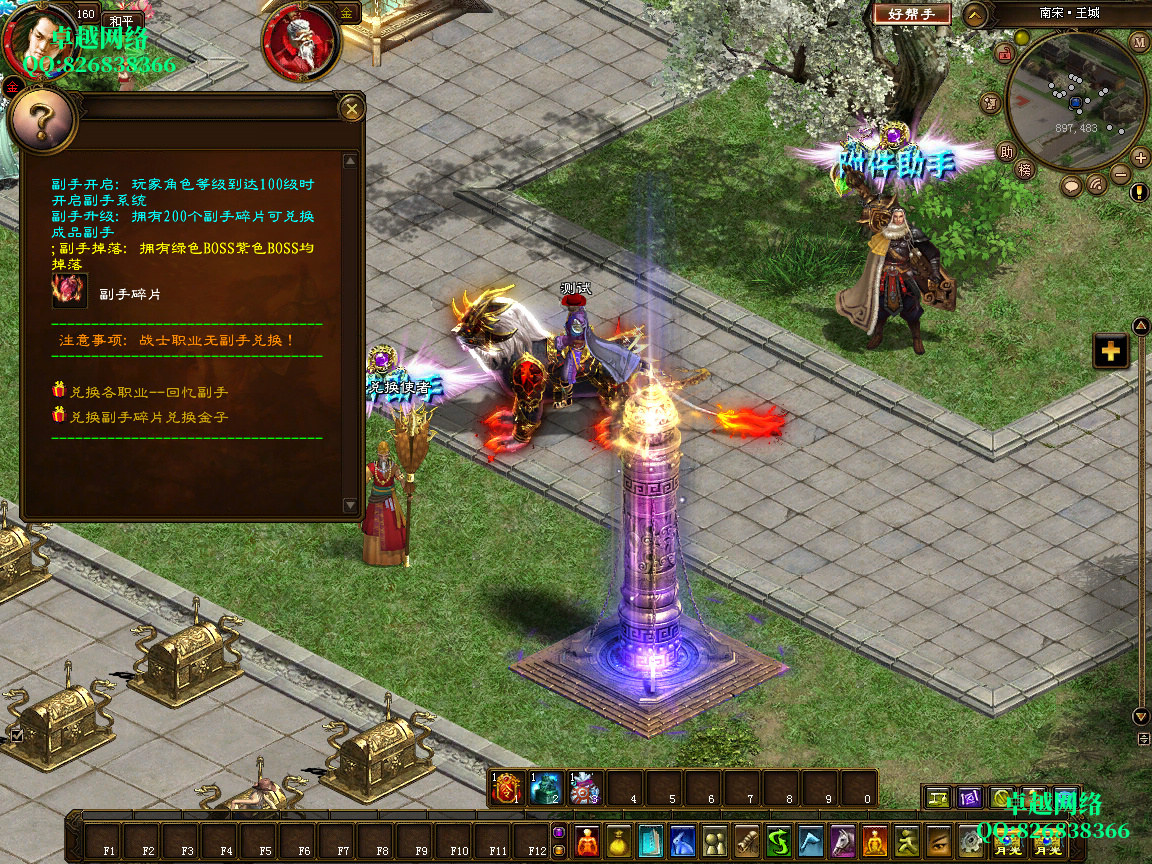Viewport: 1152px width, 864px height.
Task: Open the 好帮手 helper button
Action: click(x=911, y=14)
